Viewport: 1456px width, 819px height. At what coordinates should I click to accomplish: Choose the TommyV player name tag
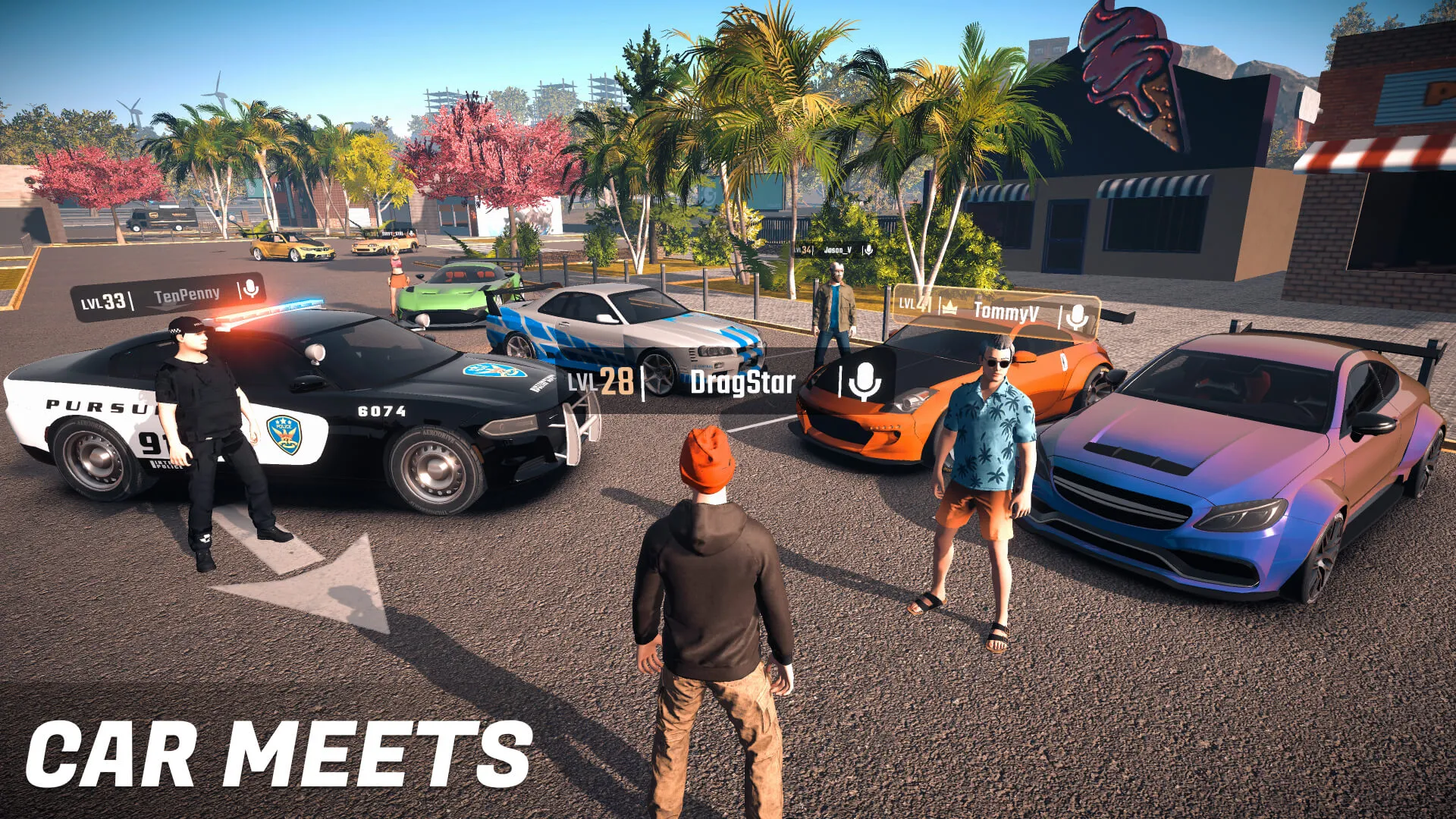click(x=1006, y=311)
